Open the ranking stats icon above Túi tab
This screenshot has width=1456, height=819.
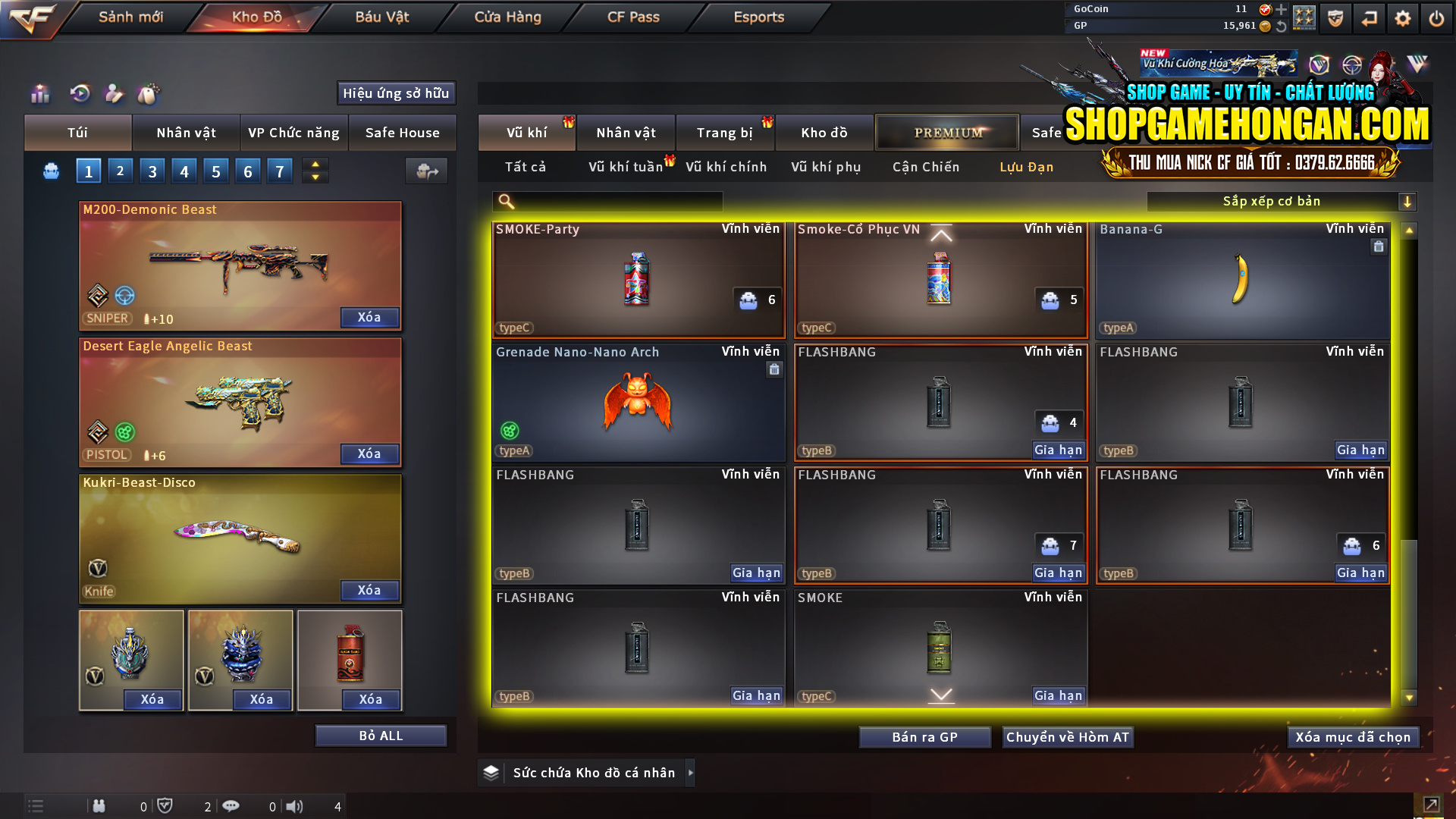click(x=39, y=94)
